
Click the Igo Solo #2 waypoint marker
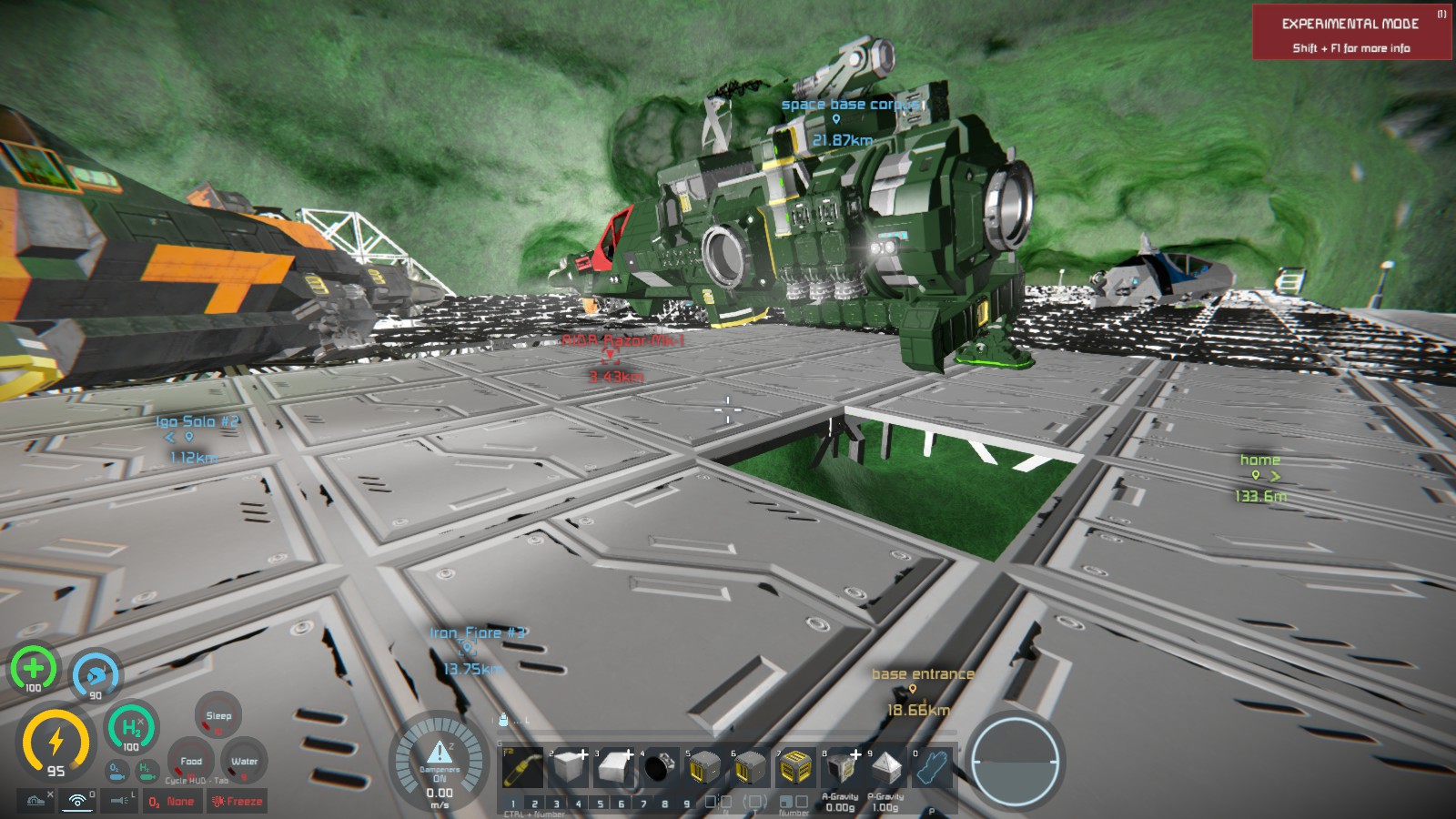click(189, 437)
